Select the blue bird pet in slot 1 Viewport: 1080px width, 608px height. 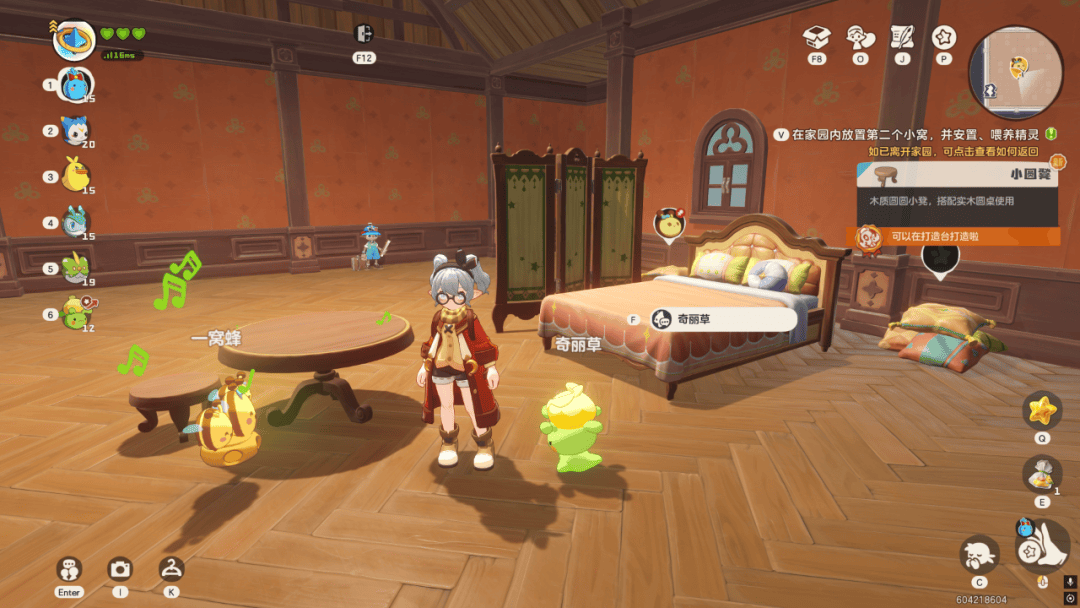76,84
